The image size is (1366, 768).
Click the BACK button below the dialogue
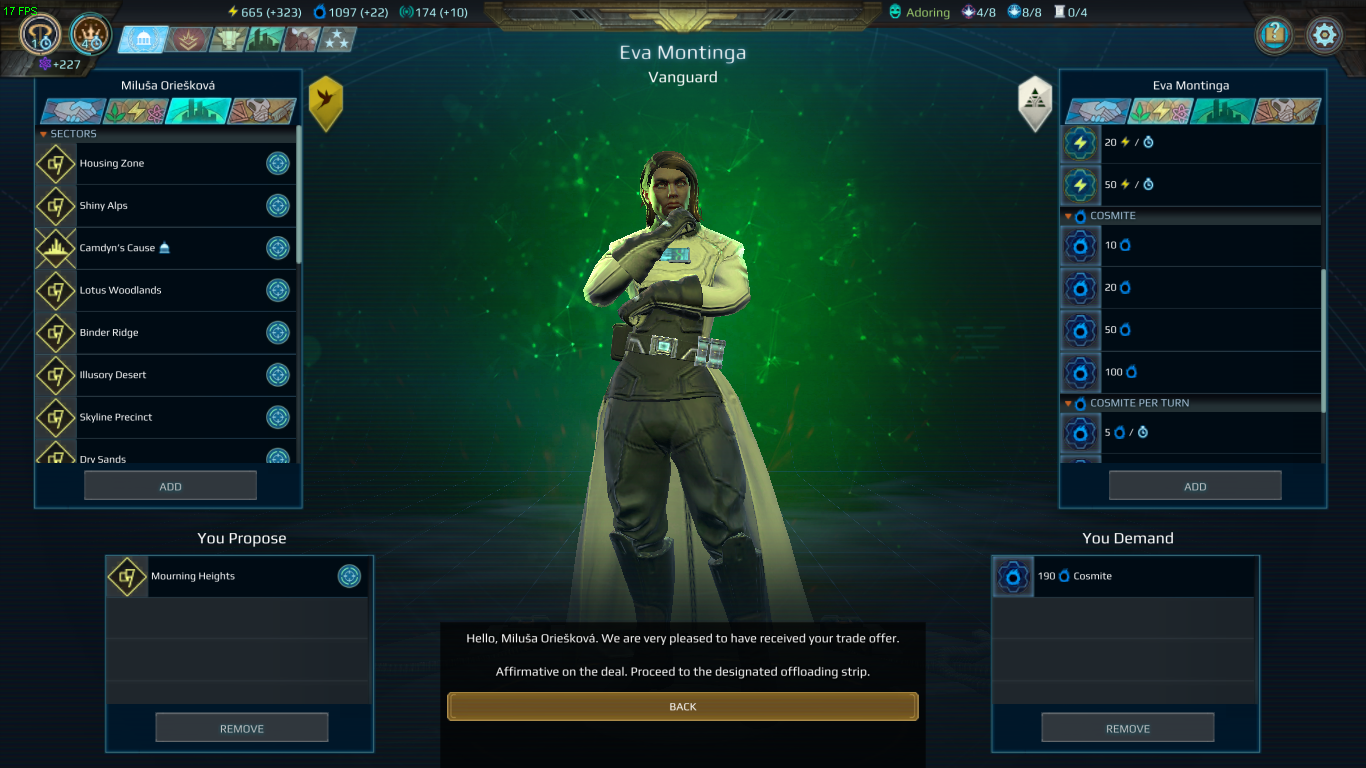pos(683,706)
